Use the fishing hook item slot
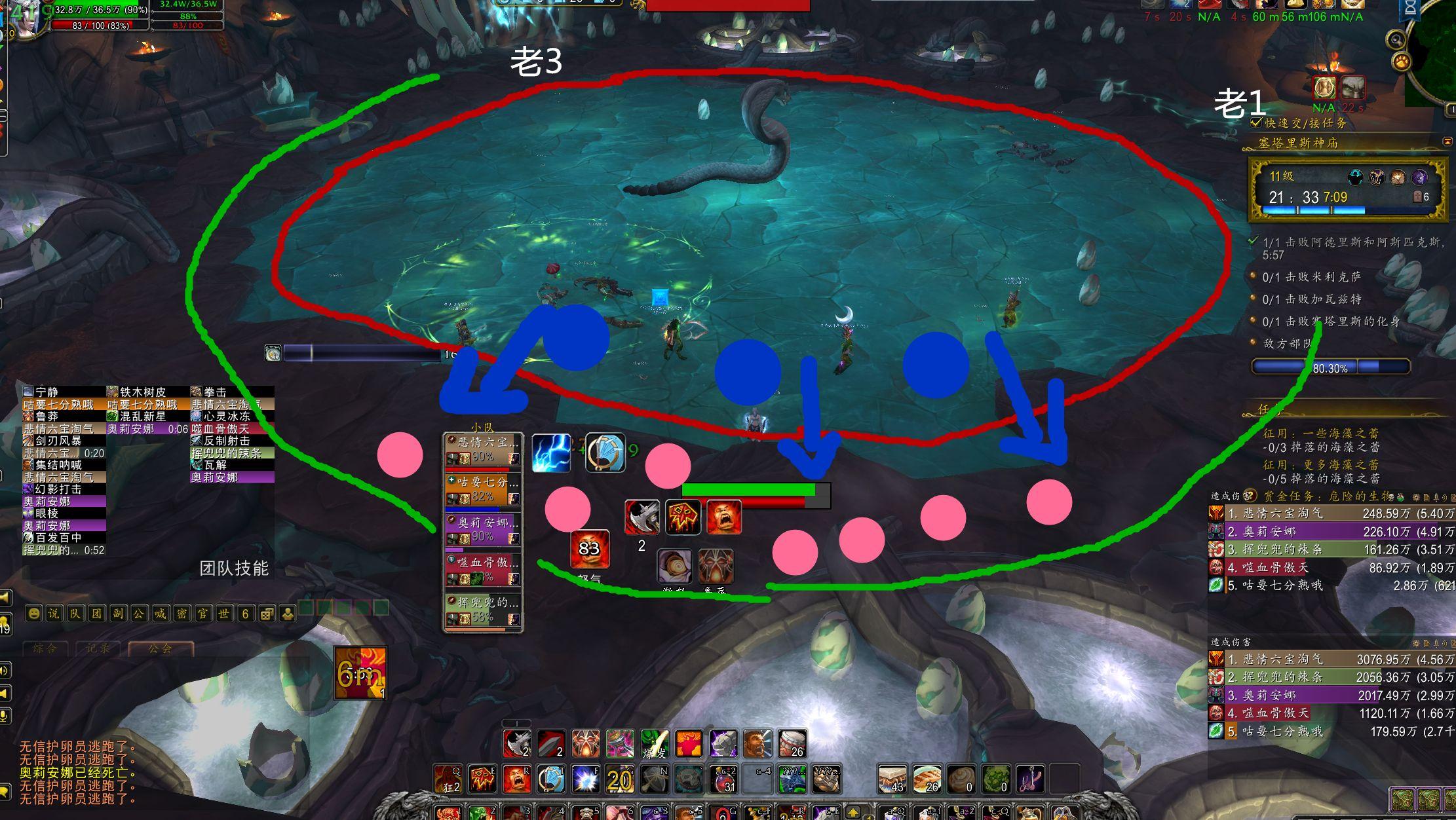The height and width of the screenshot is (820, 1456). click(1030, 779)
